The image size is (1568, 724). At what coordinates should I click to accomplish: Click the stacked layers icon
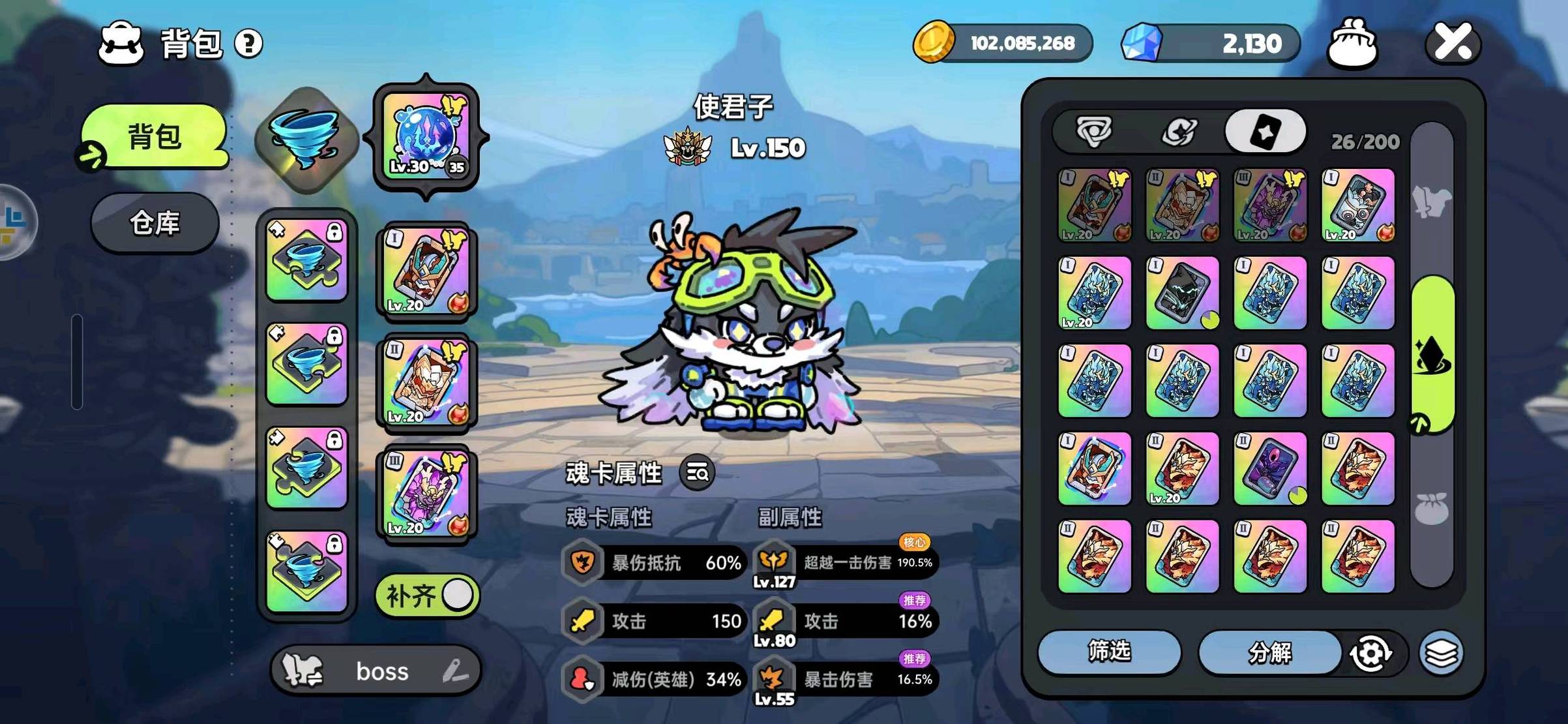click(x=1442, y=652)
